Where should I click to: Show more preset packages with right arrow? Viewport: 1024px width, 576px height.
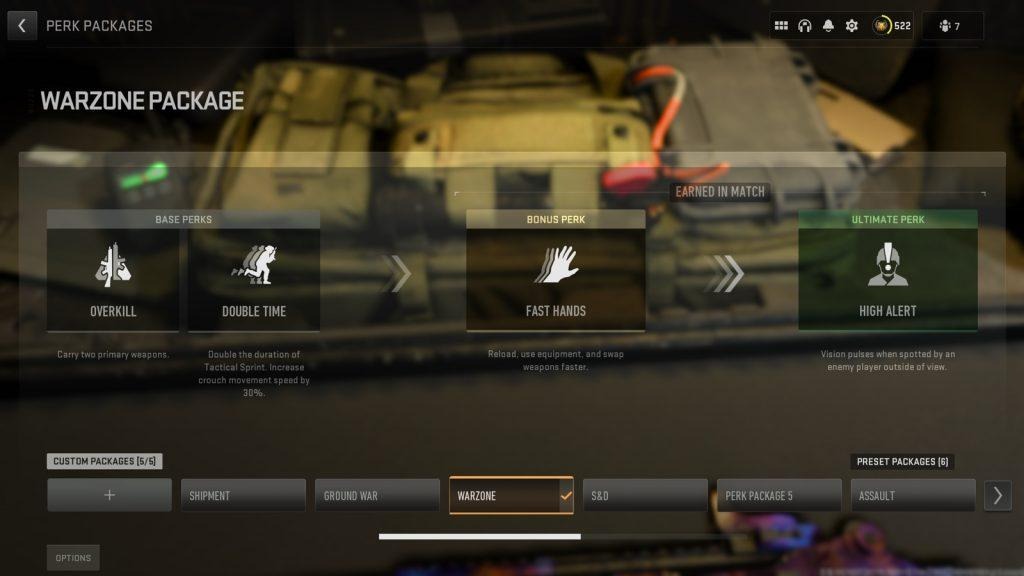(x=997, y=495)
